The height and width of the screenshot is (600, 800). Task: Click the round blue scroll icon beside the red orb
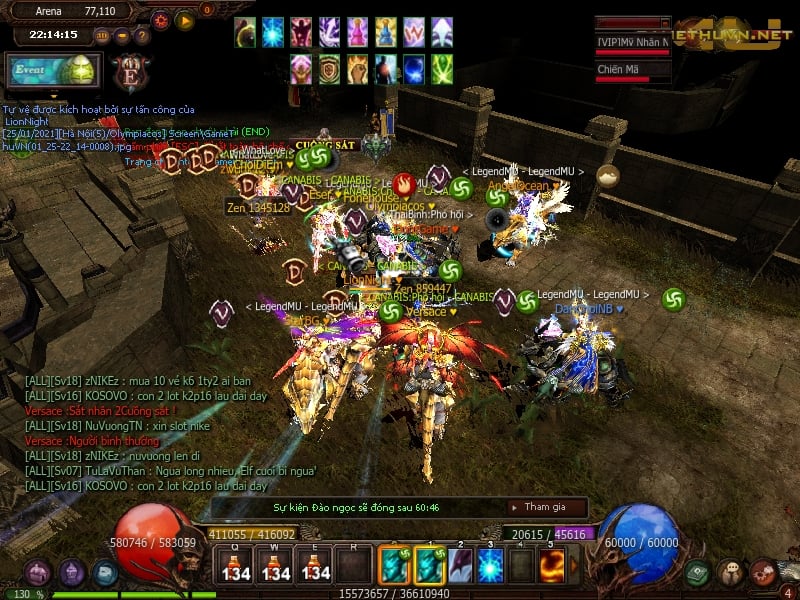click(x=105, y=573)
